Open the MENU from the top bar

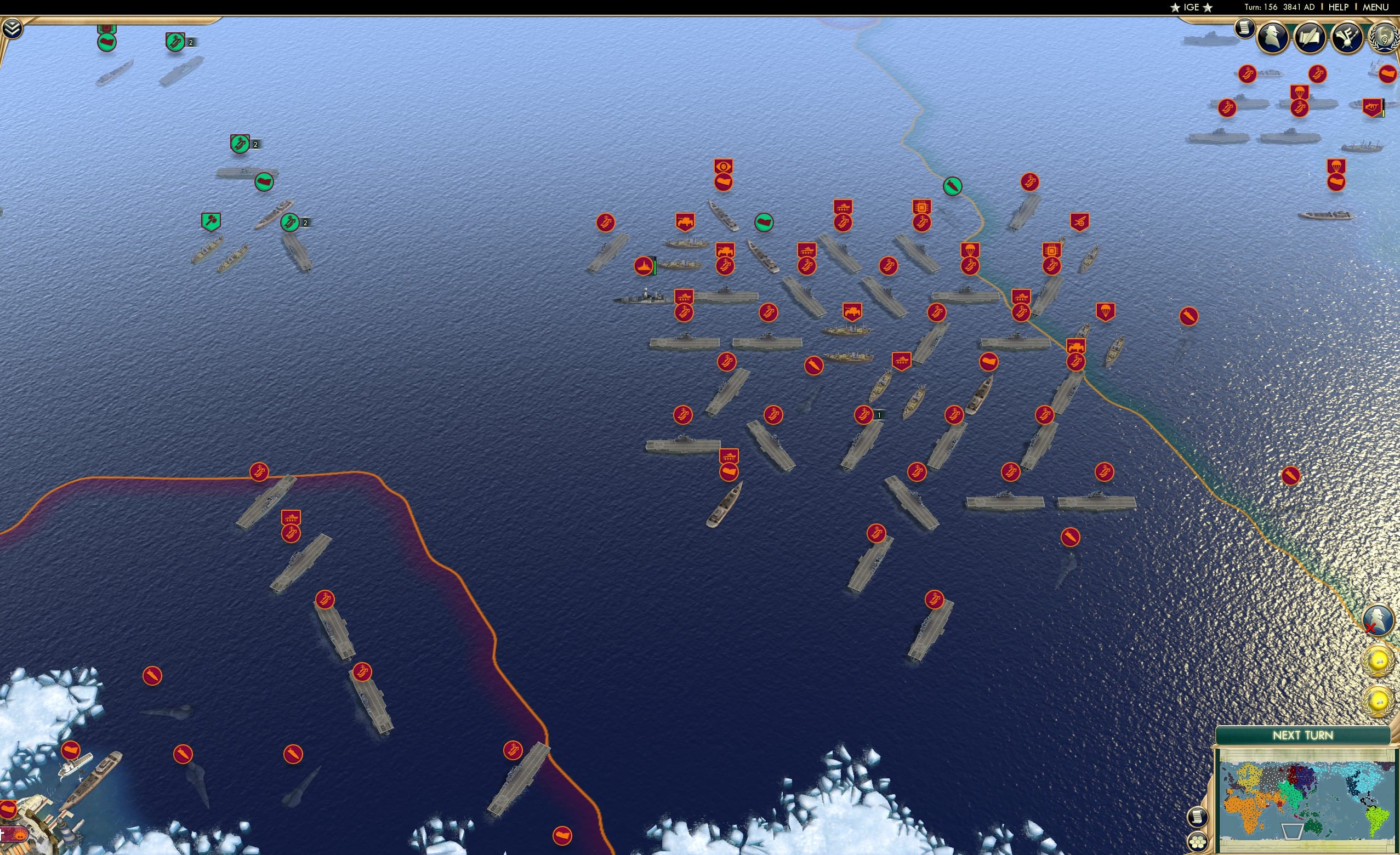click(1379, 7)
